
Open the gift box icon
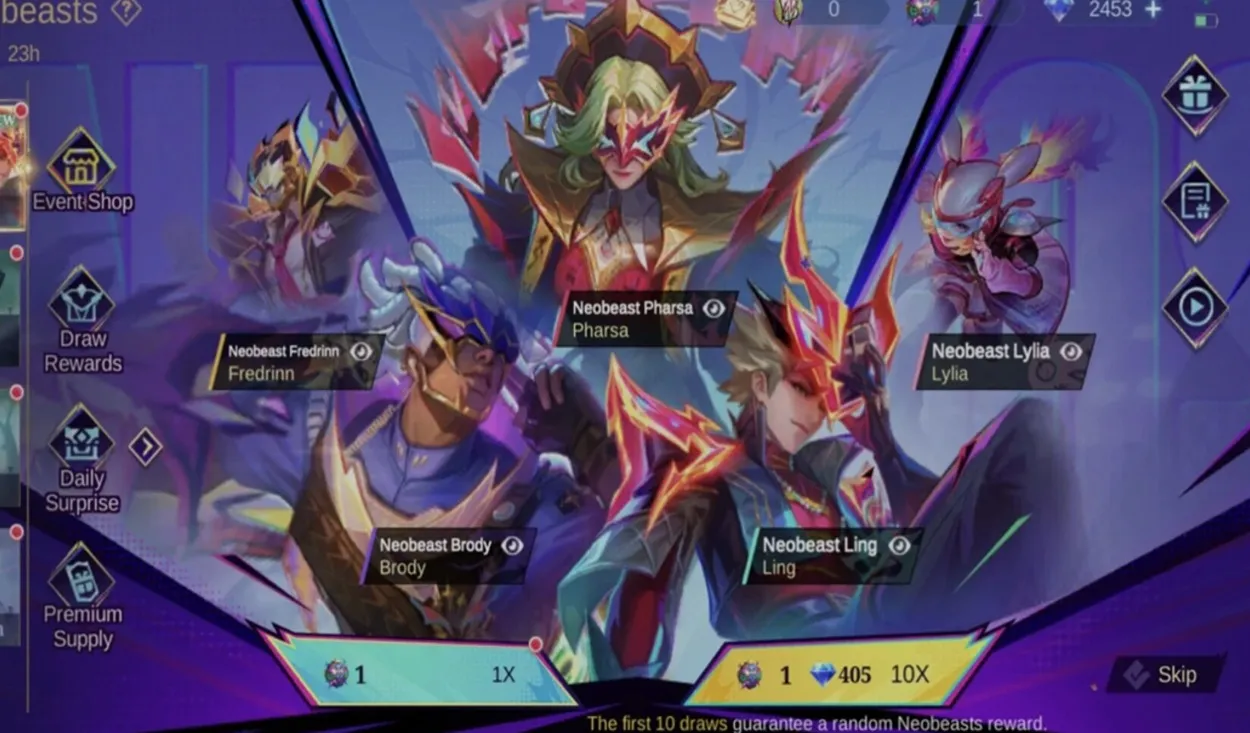point(1195,96)
